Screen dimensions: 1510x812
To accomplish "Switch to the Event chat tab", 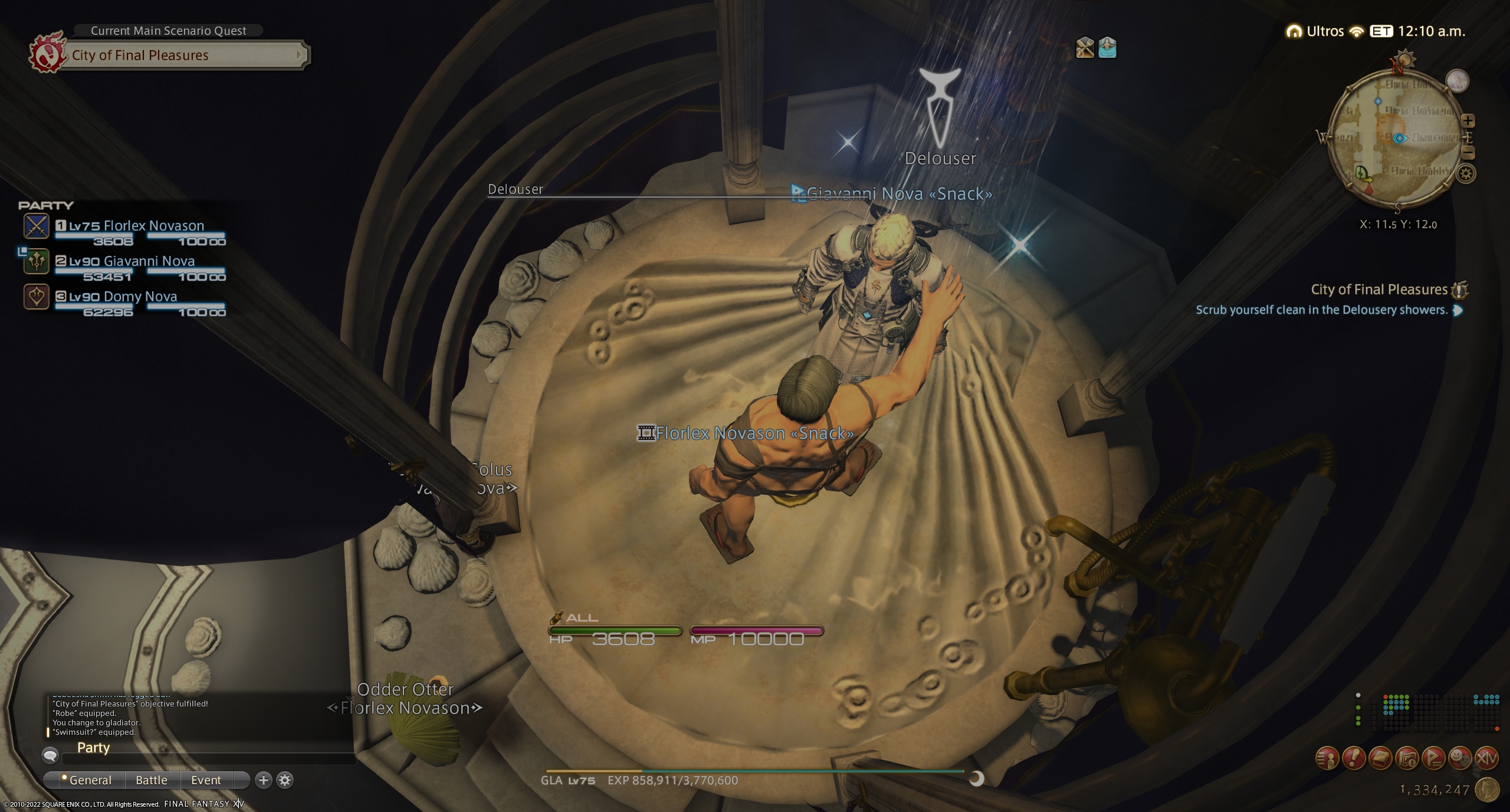I will coord(206,780).
